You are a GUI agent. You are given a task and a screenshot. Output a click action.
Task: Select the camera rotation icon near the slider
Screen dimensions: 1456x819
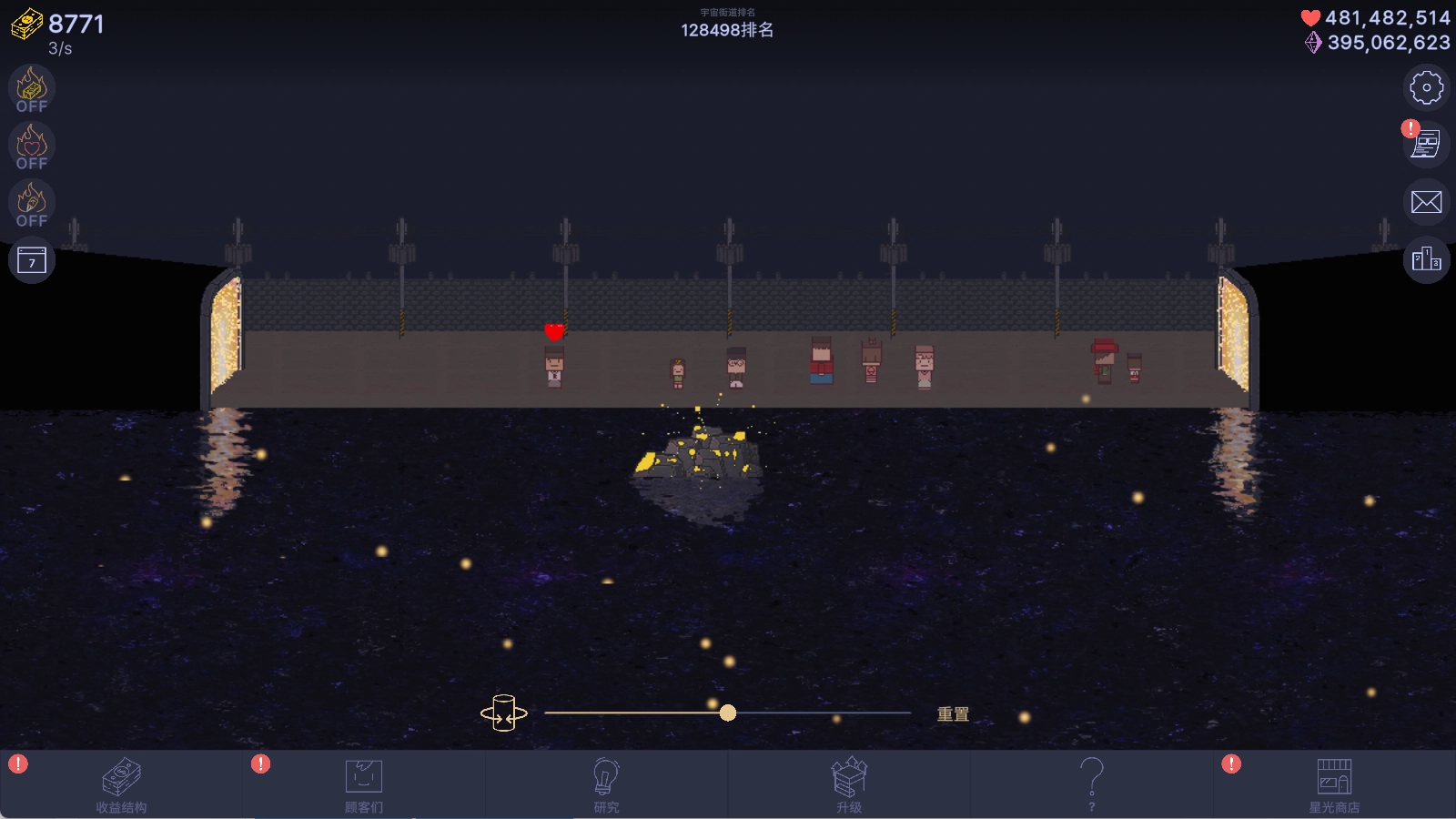[506, 713]
